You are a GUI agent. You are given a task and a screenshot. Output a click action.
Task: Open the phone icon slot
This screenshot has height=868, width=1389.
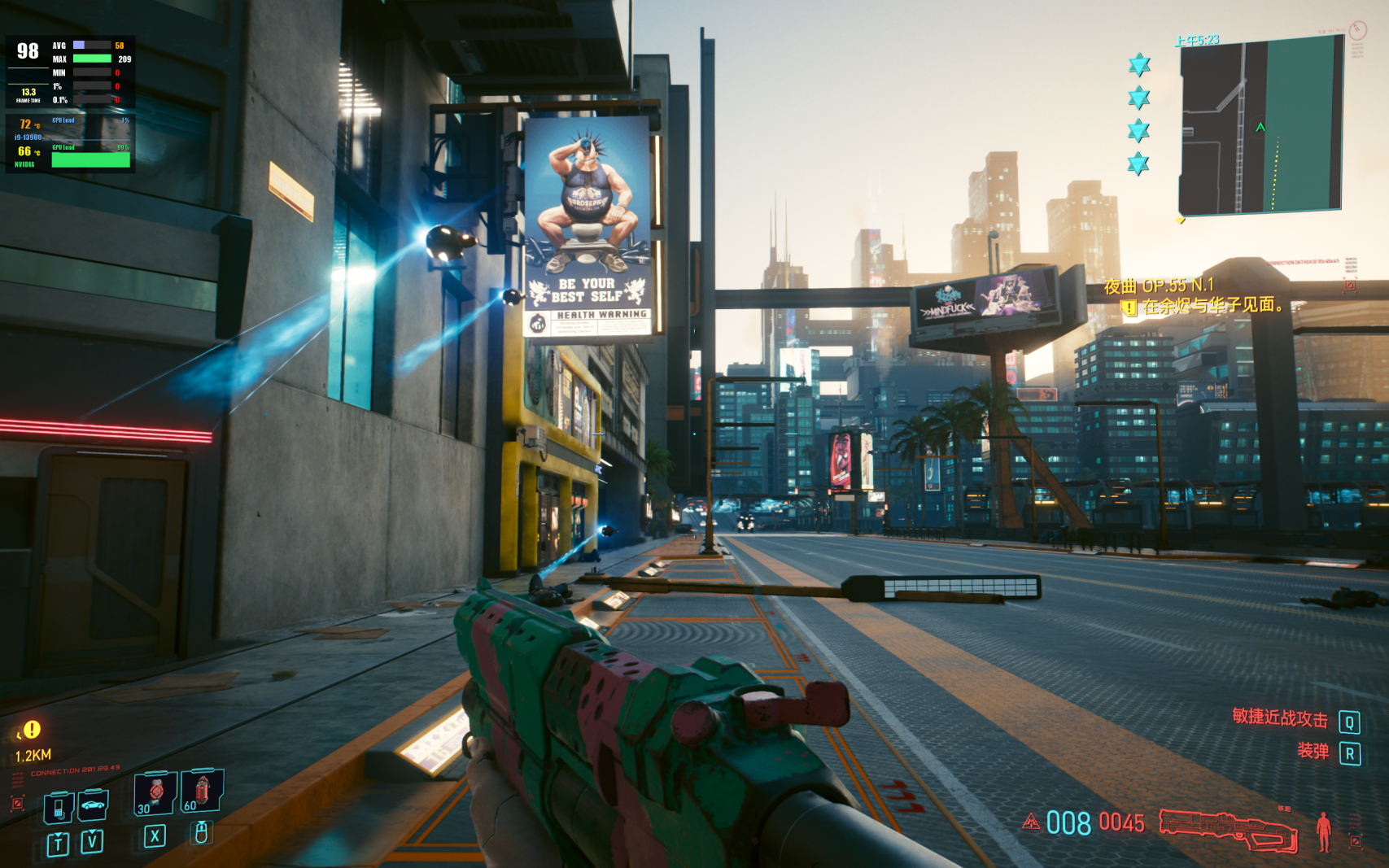point(59,808)
